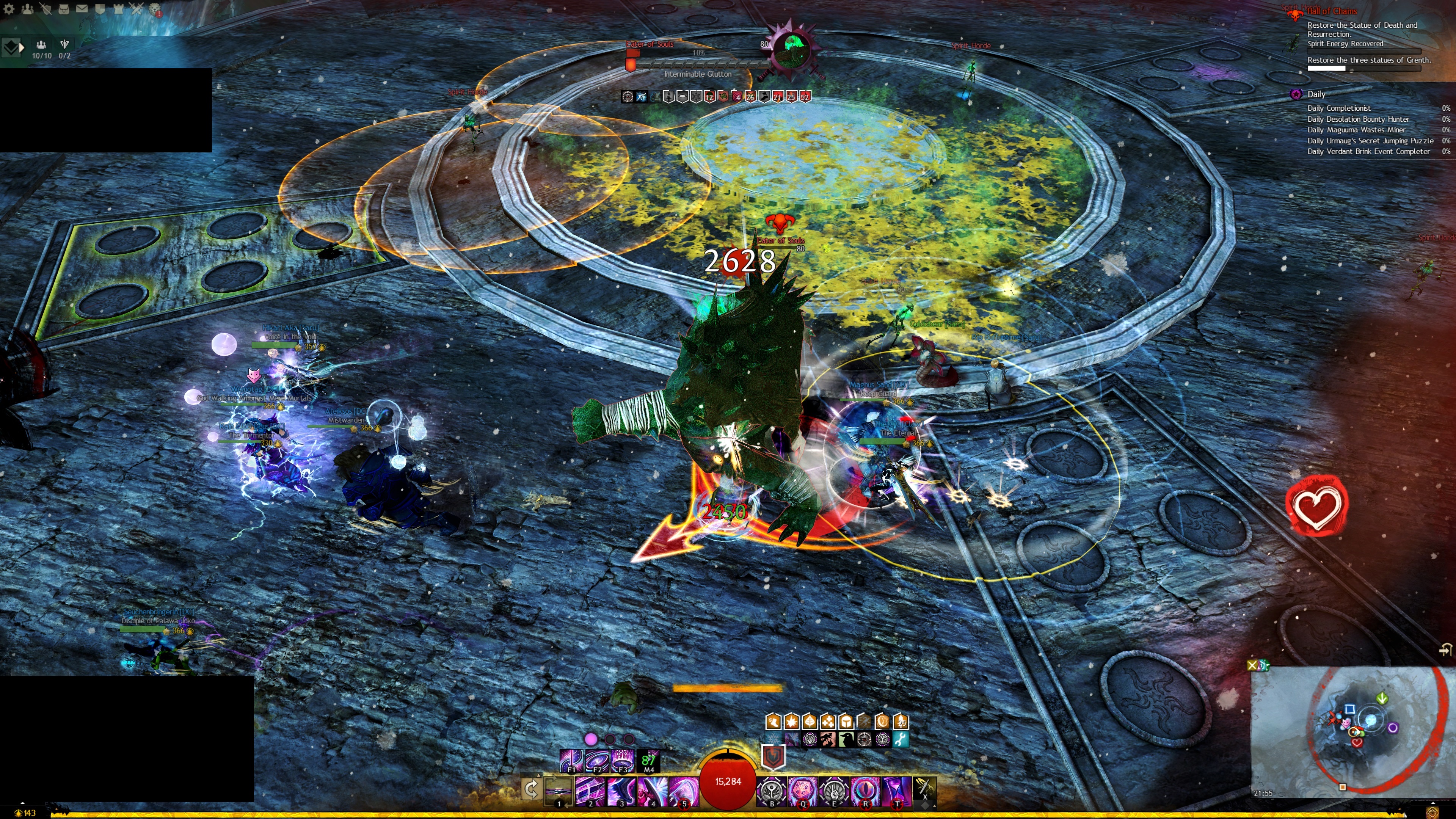Open the guild tower icon
The width and height of the screenshot is (1456, 819).
(118, 8)
